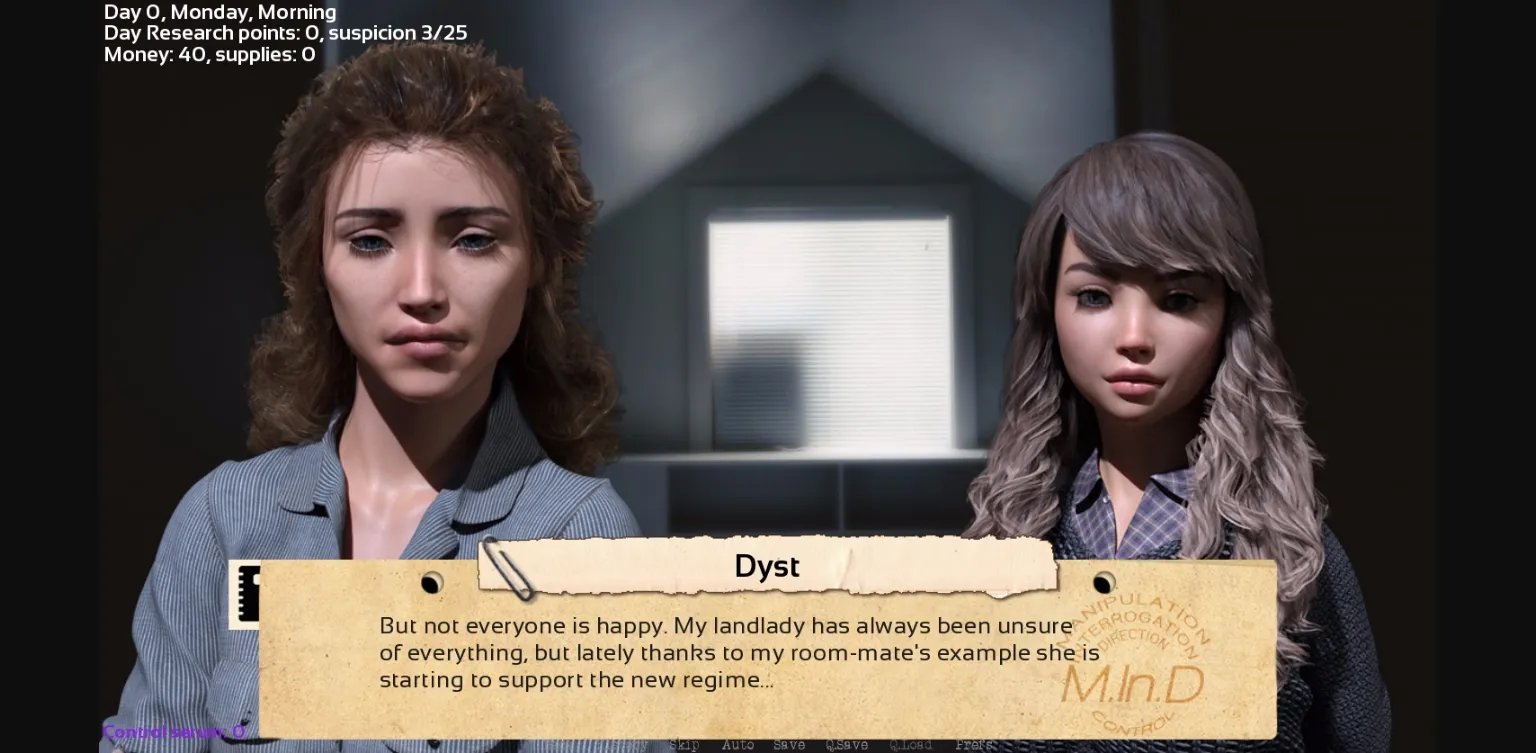
Task: Open the Save screen
Action: click(789, 745)
